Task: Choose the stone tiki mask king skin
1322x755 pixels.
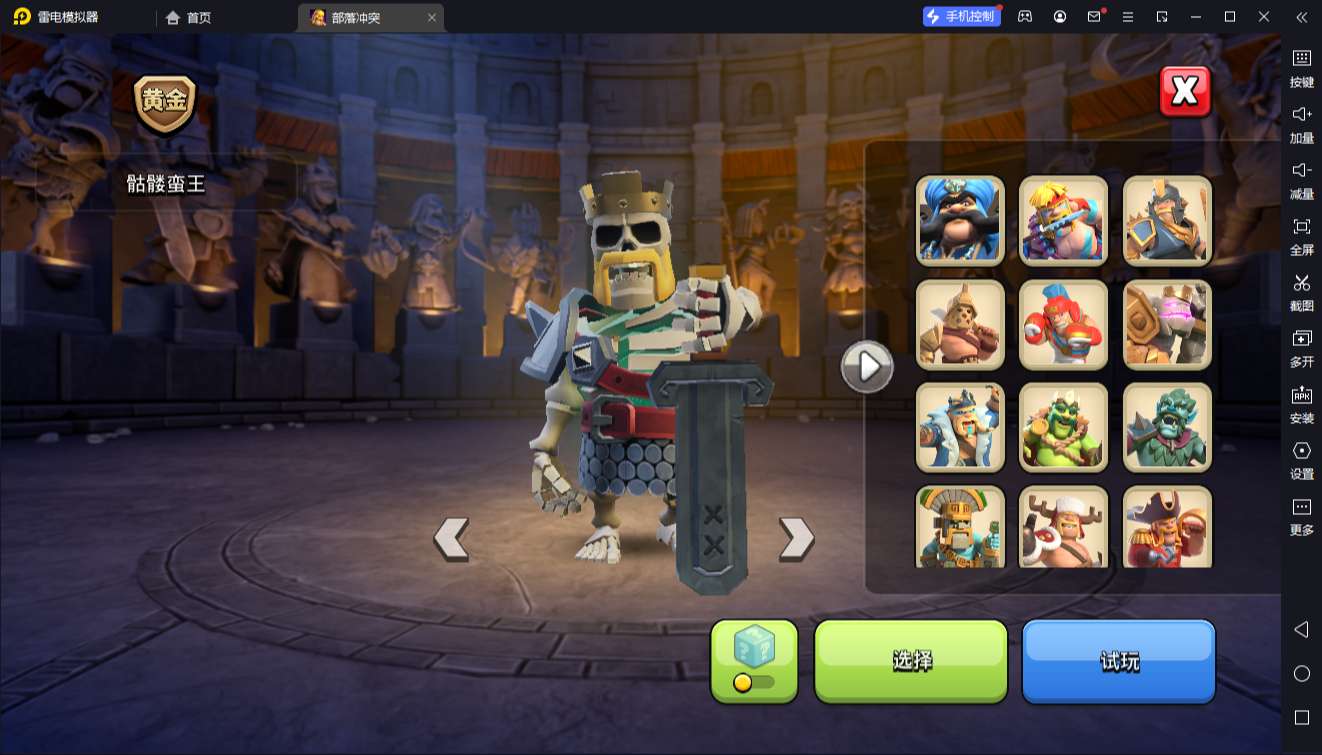Action: (x=960, y=526)
